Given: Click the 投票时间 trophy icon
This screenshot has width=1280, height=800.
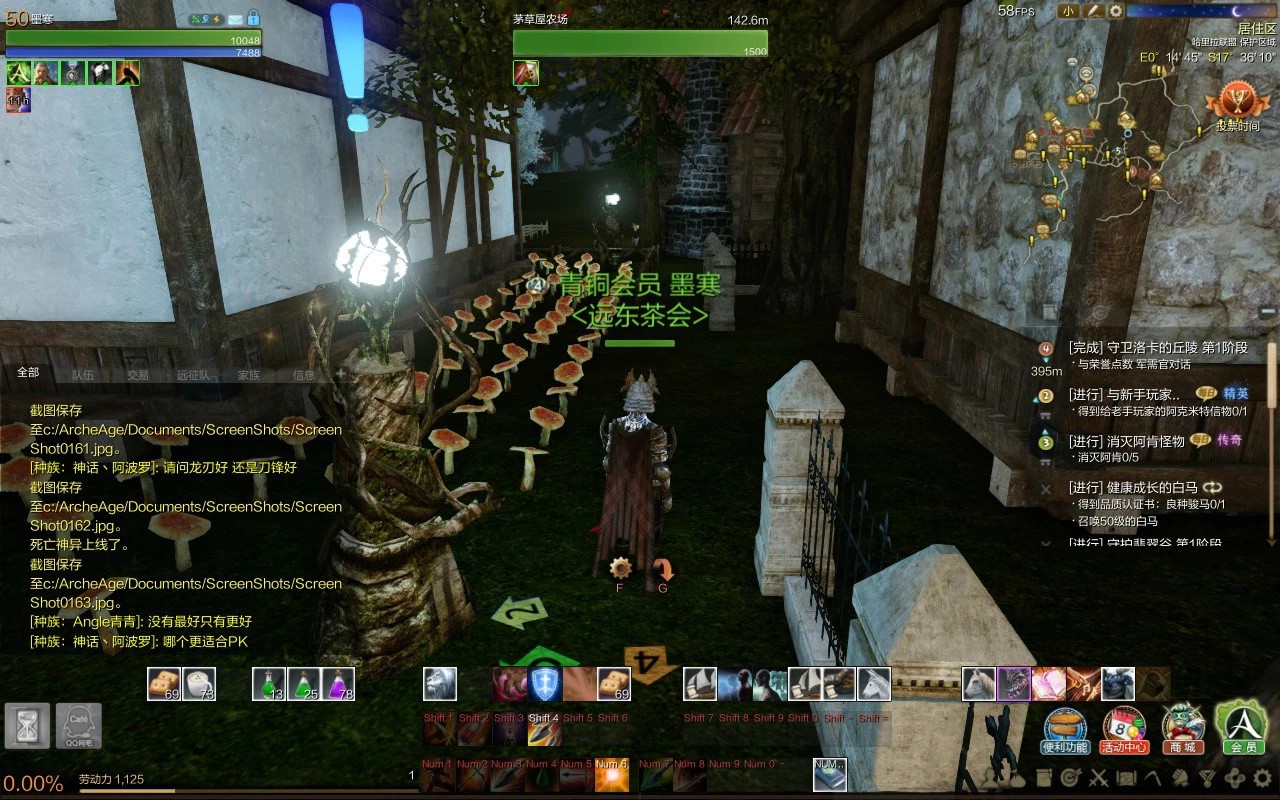Looking at the screenshot, I should point(1236,105).
